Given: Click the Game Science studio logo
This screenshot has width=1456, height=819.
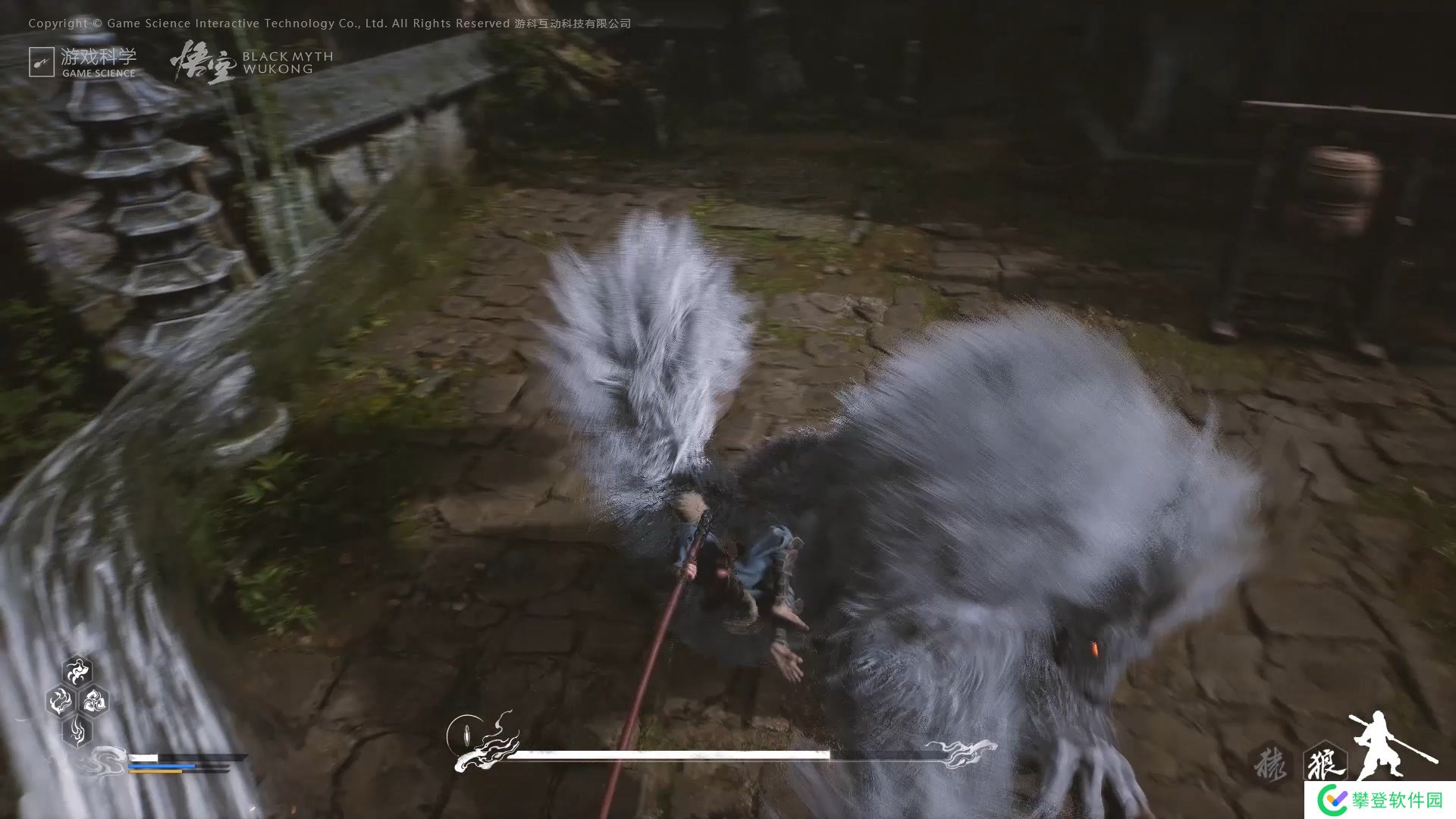Looking at the screenshot, I should 83,62.
